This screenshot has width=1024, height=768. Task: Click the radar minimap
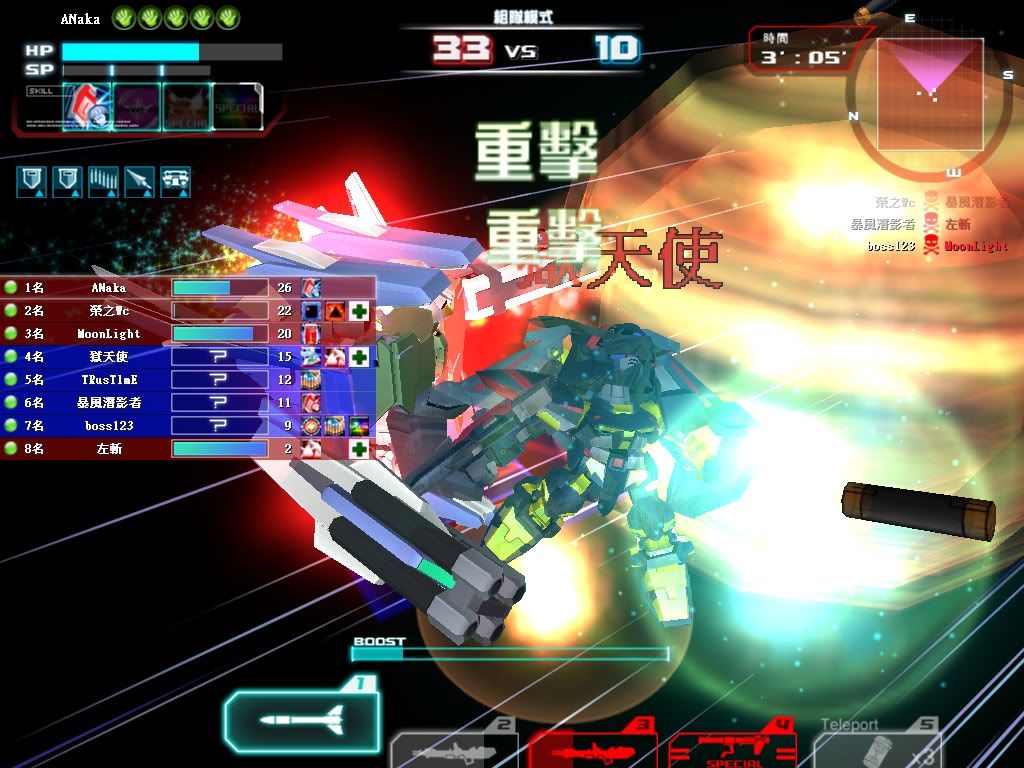[930, 95]
